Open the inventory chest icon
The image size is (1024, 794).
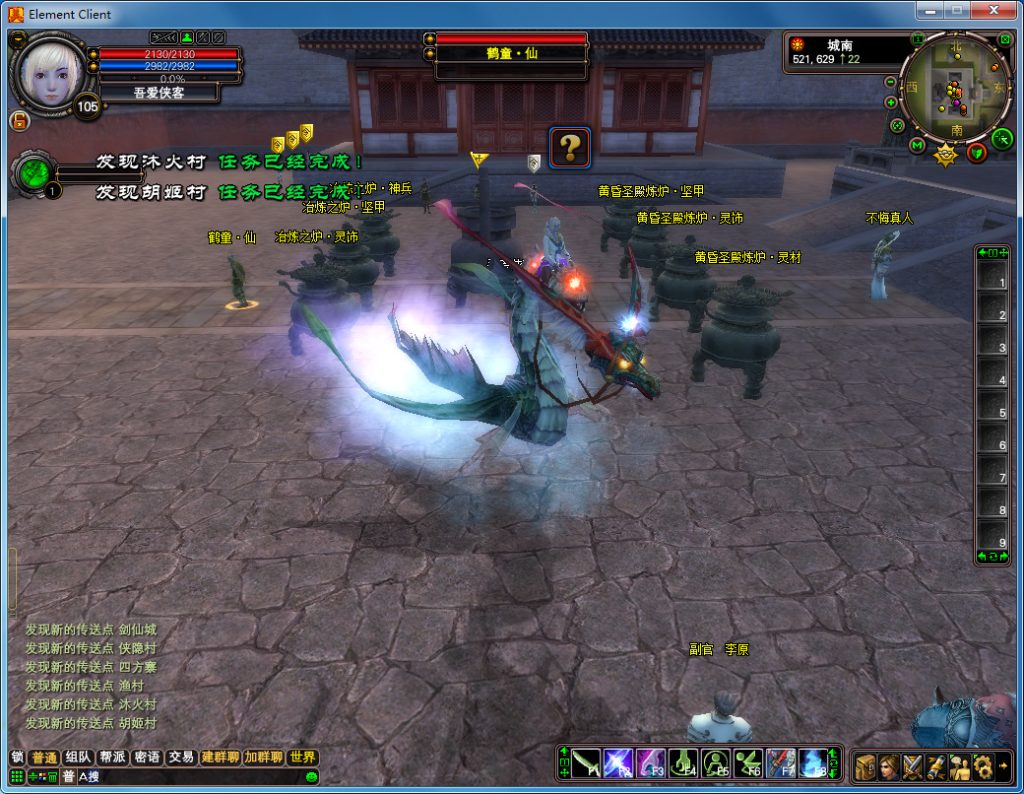tap(866, 767)
